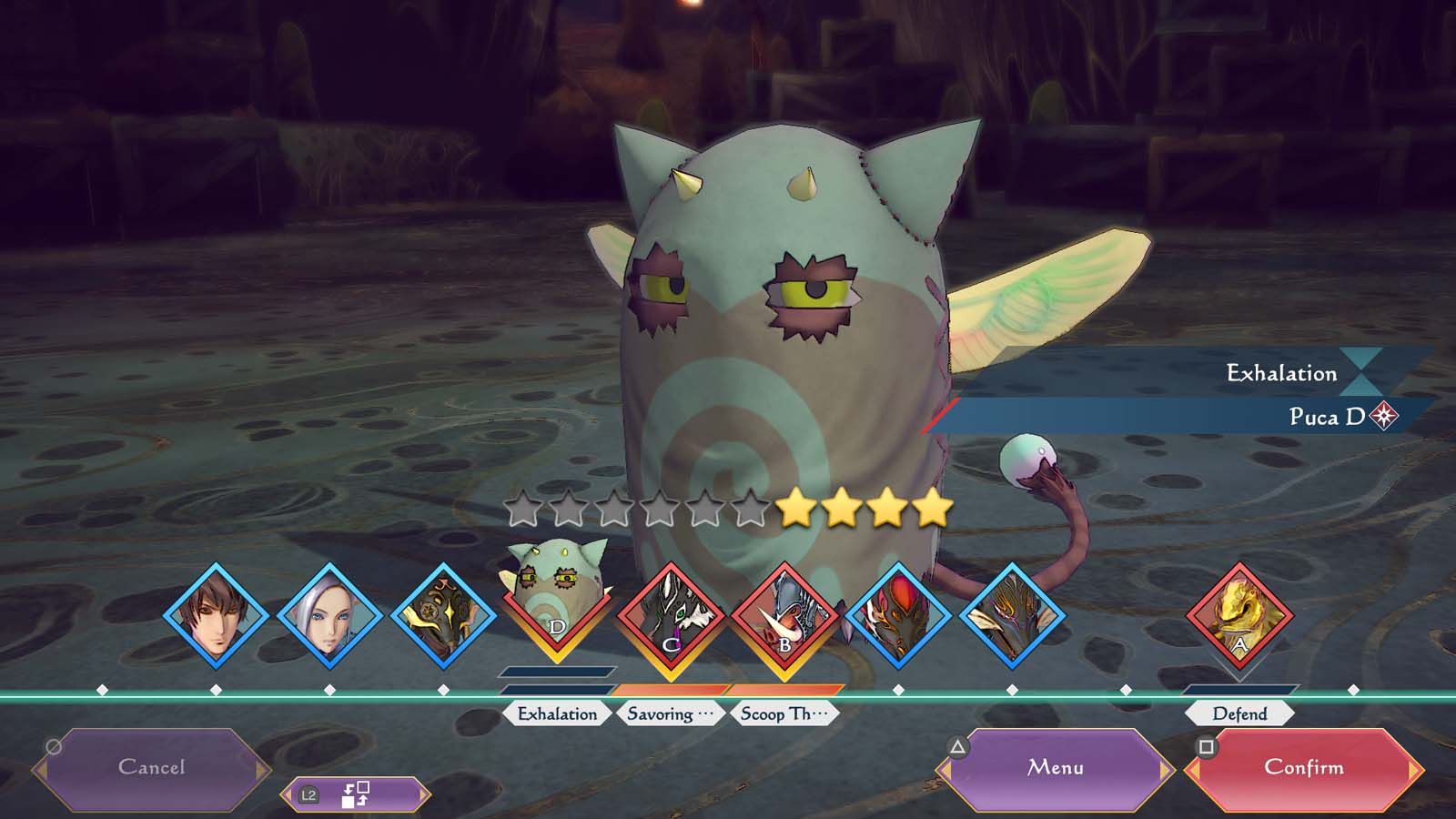
Task: Cancel the current selection
Action: tap(152, 768)
